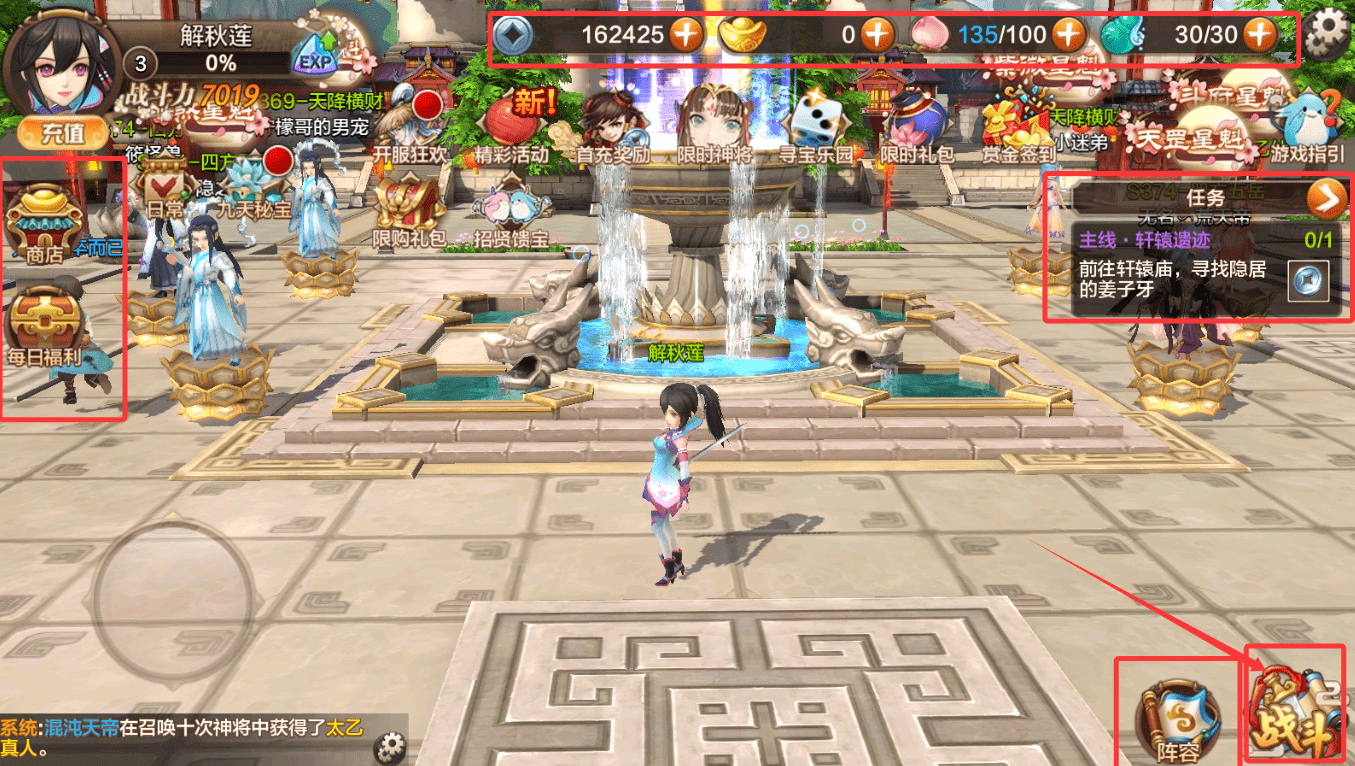This screenshot has width=1355, height=766.
Task: Open settings gear at top right
Action: pos(1327,35)
